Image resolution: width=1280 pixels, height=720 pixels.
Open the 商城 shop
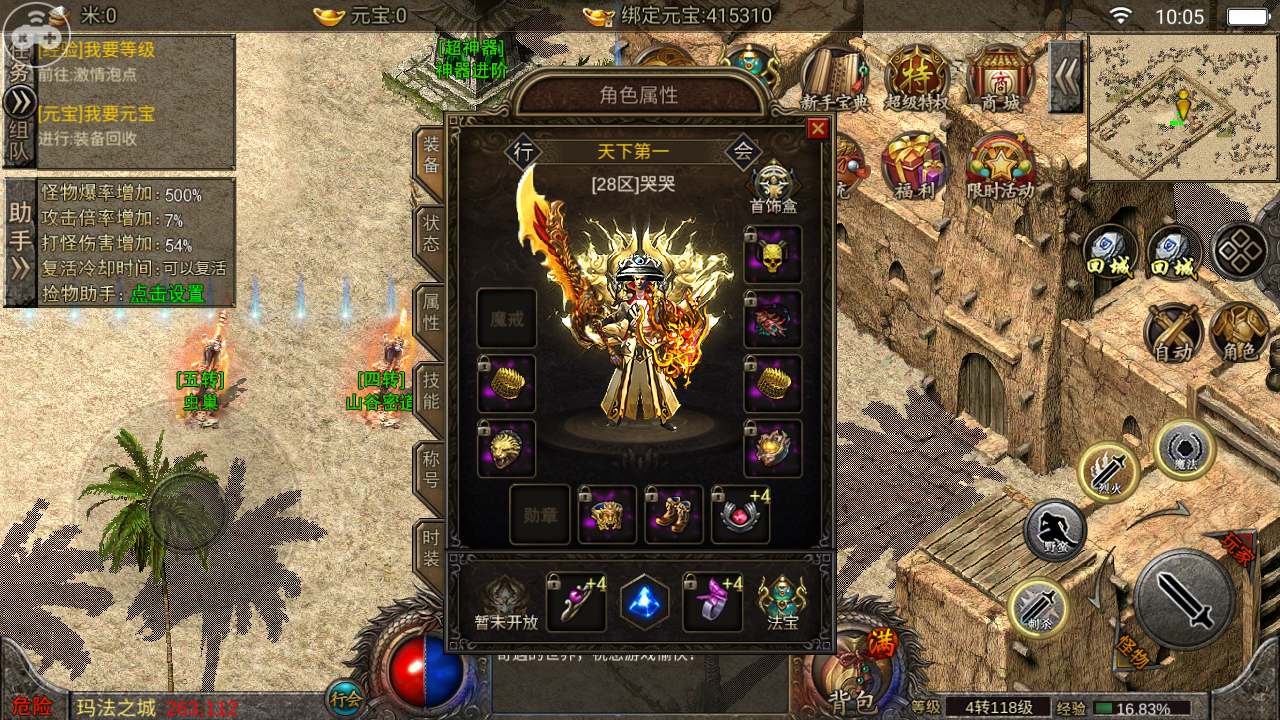pyautogui.click(x=1000, y=78)
